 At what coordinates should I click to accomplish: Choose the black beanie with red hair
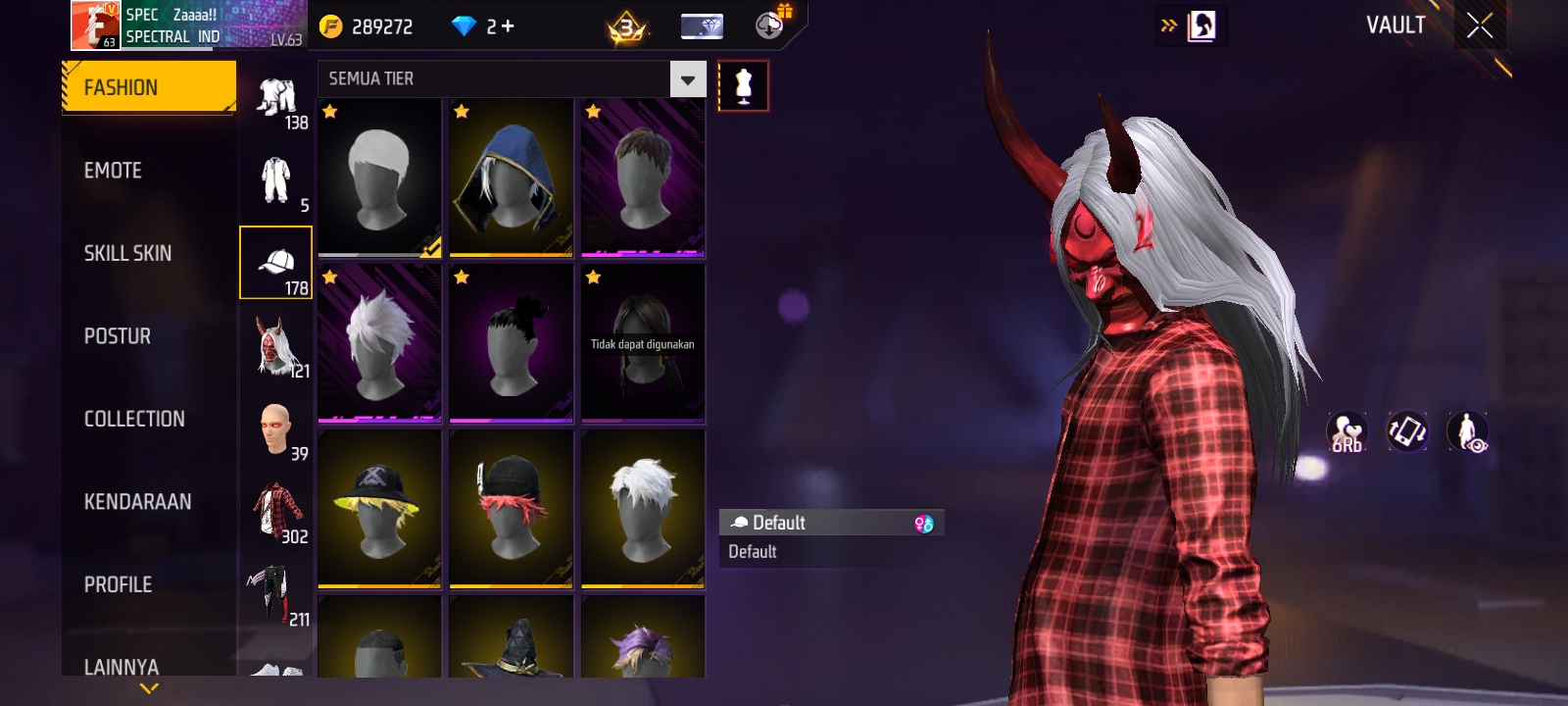click(x=511, y=509)
